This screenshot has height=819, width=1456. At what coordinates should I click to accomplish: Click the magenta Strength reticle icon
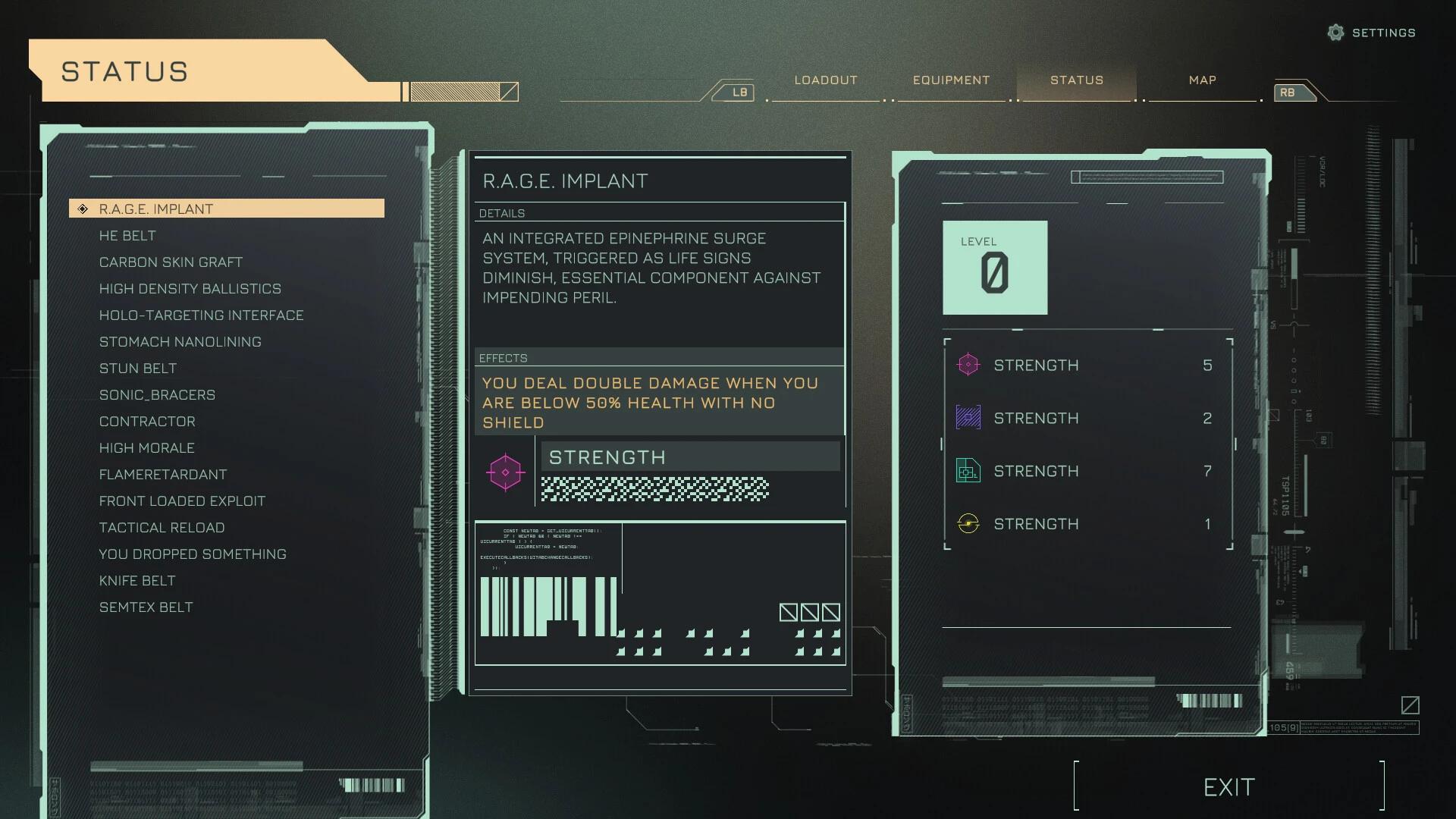click(970, 365)
